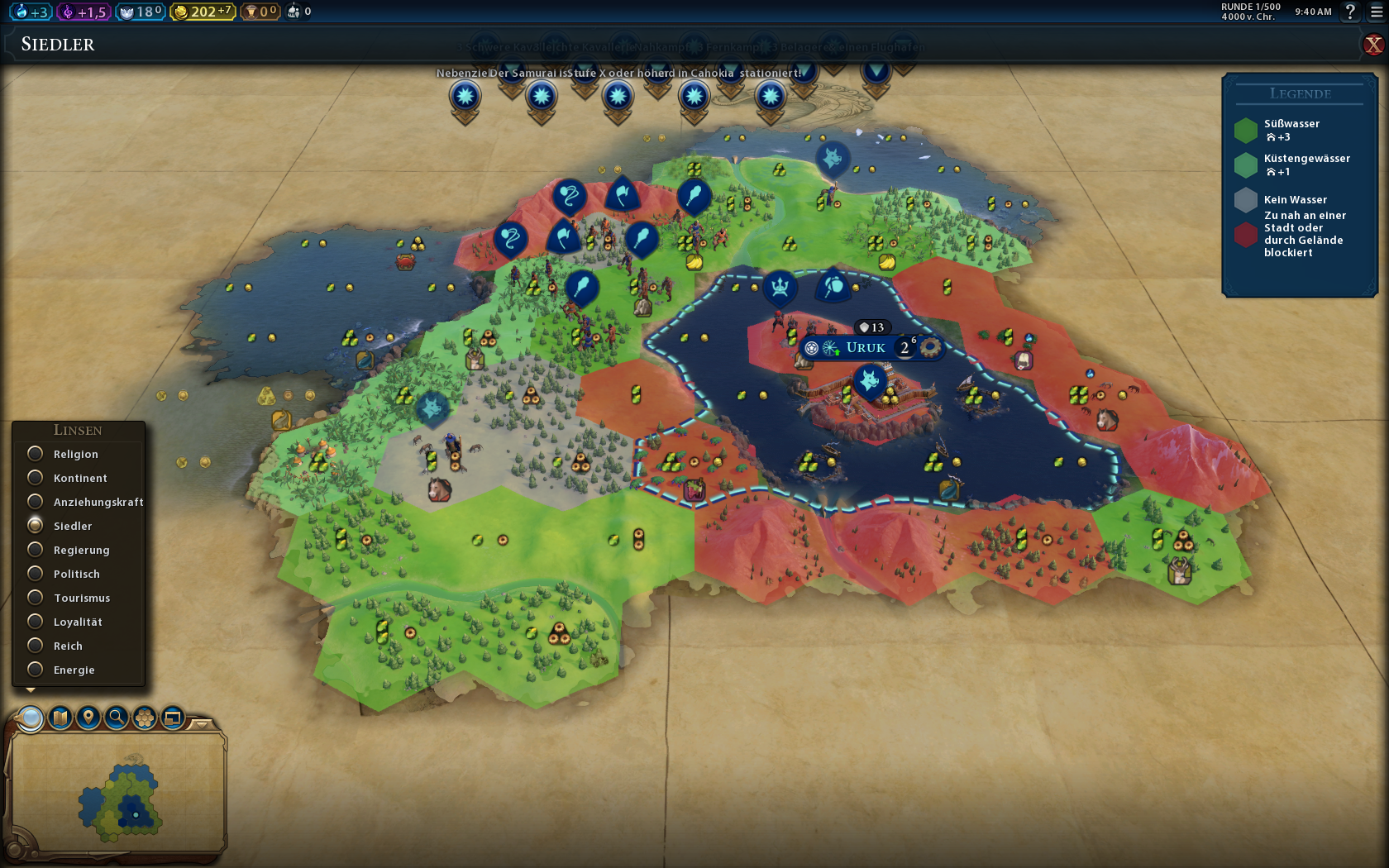Viewport: 1389px width, 868px height.
Task: Select the Religion lens
Action: click(36, 454)
